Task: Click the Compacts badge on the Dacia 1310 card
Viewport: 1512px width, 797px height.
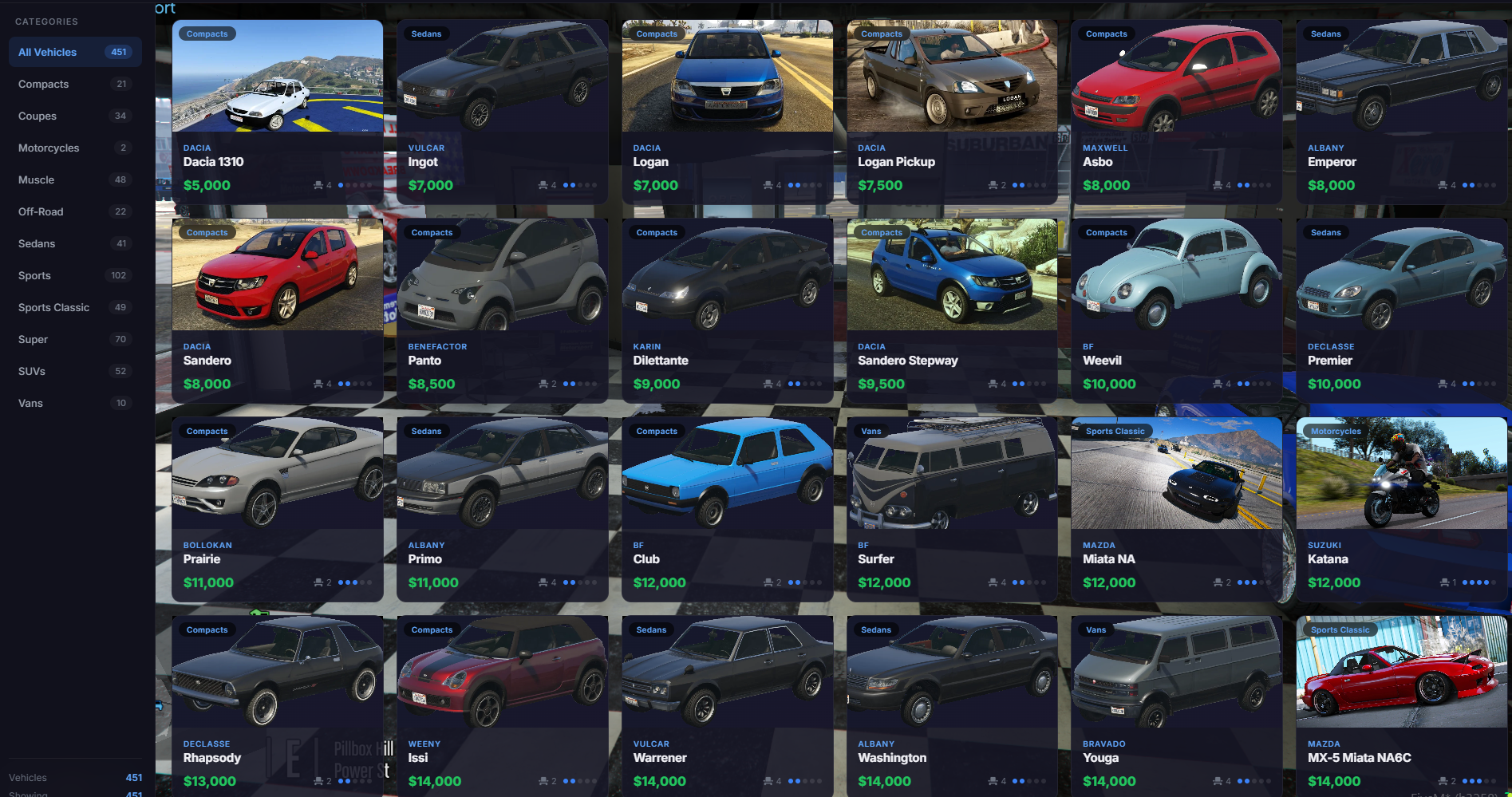Action: click(x=206, y=34)
